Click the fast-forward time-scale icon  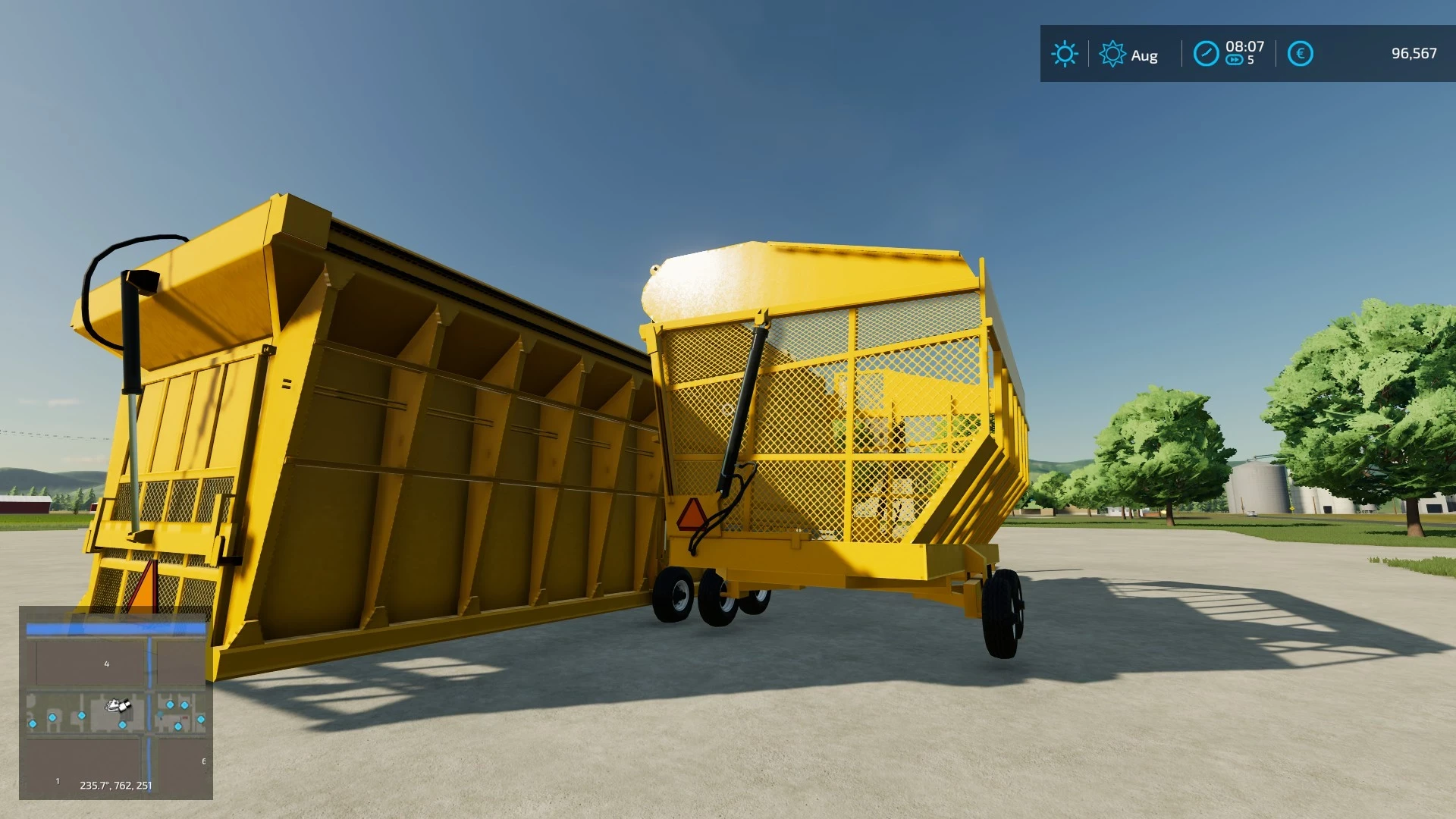(1235, 58)
